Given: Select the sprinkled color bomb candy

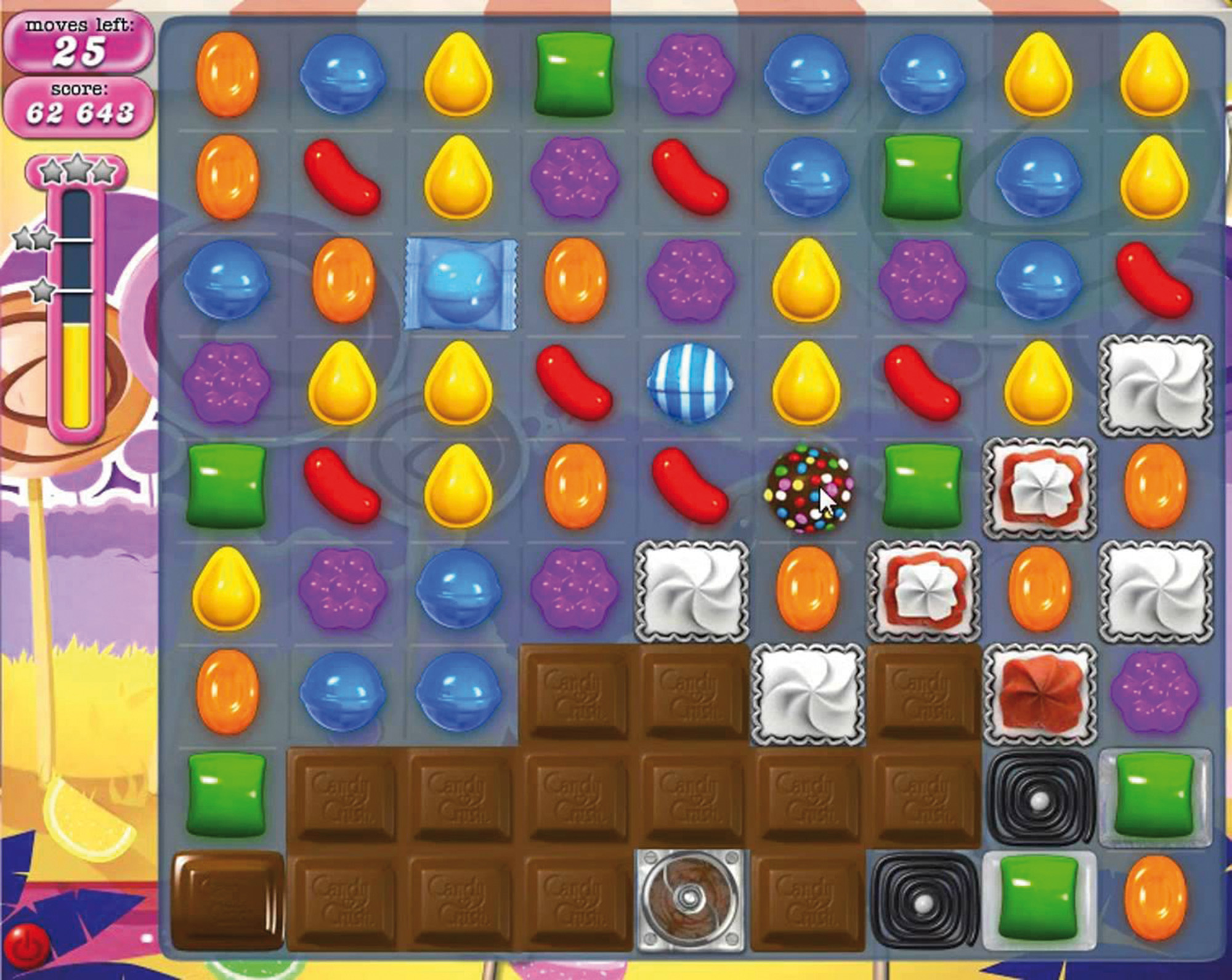Looking at the screenshot, I should (x=807, y=487).
